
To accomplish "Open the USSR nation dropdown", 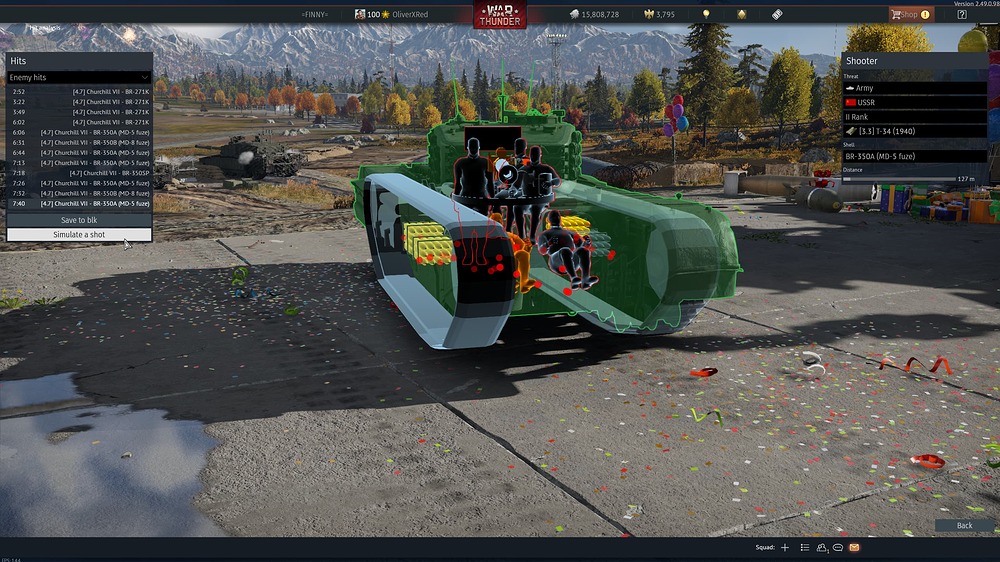I will tap(915, 103).
